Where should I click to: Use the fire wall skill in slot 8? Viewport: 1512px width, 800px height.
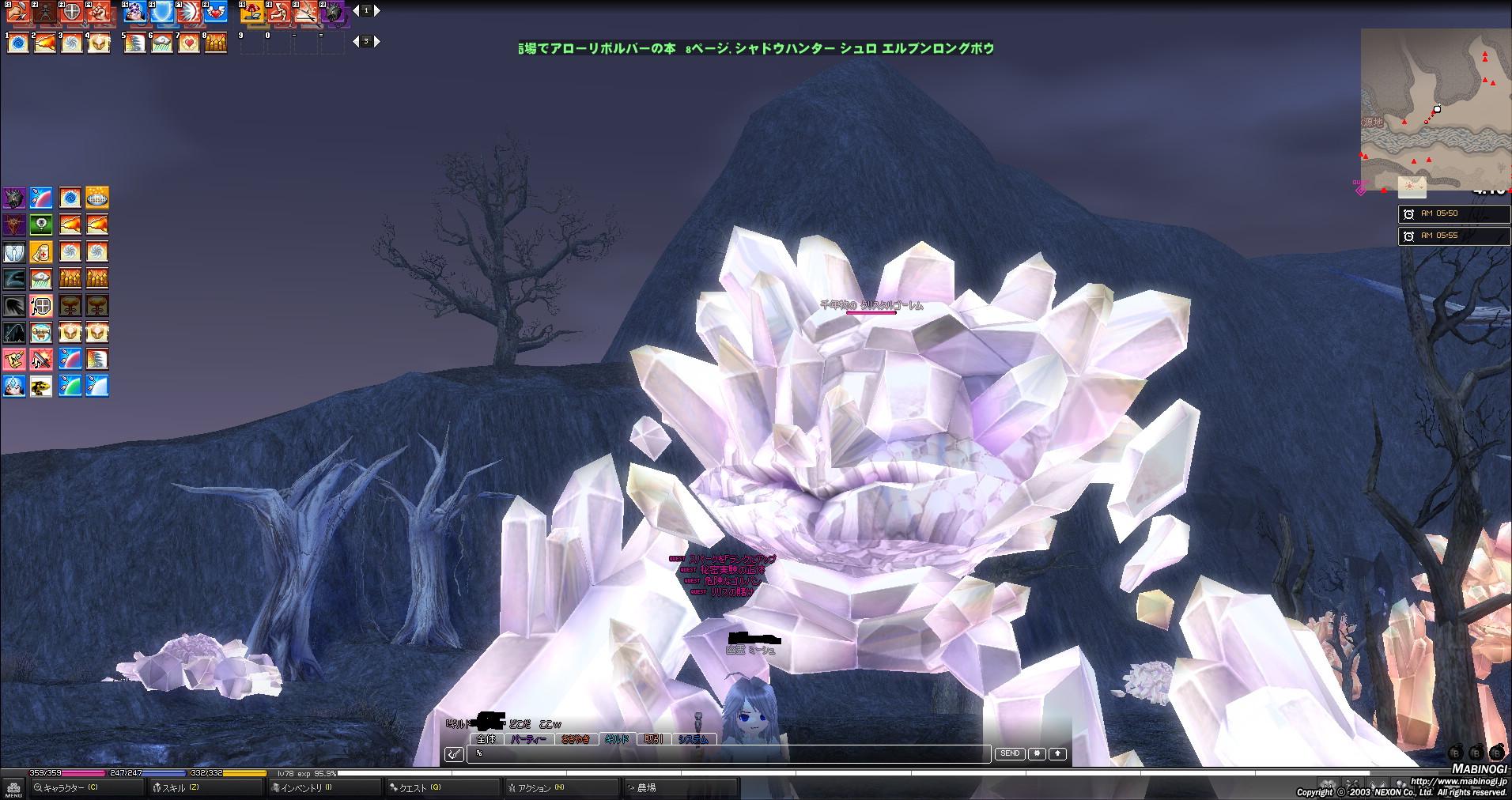pyautogui.click(x=215, y=43)
